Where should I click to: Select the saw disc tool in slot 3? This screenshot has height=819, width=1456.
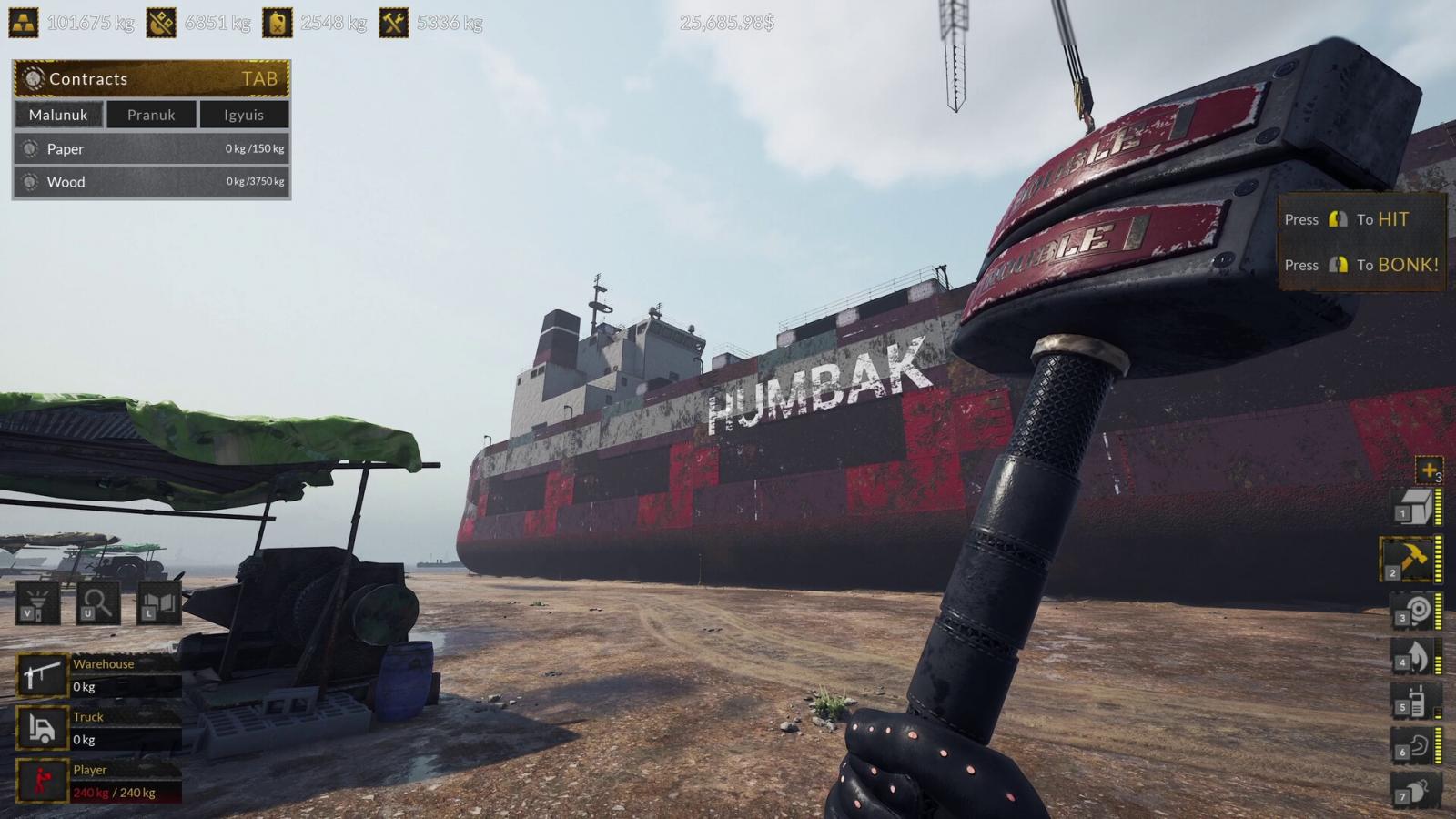1415,610
